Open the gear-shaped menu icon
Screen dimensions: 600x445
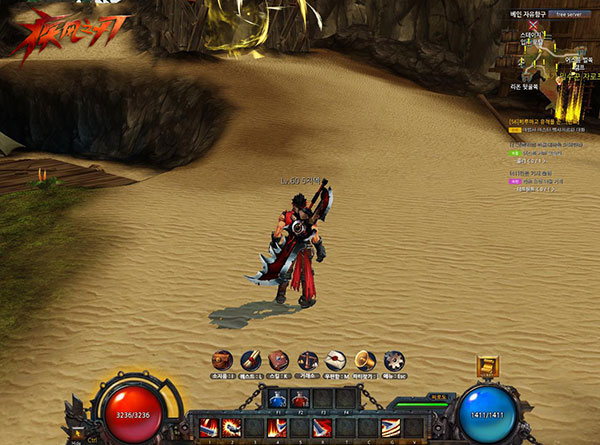click(394, 359)
